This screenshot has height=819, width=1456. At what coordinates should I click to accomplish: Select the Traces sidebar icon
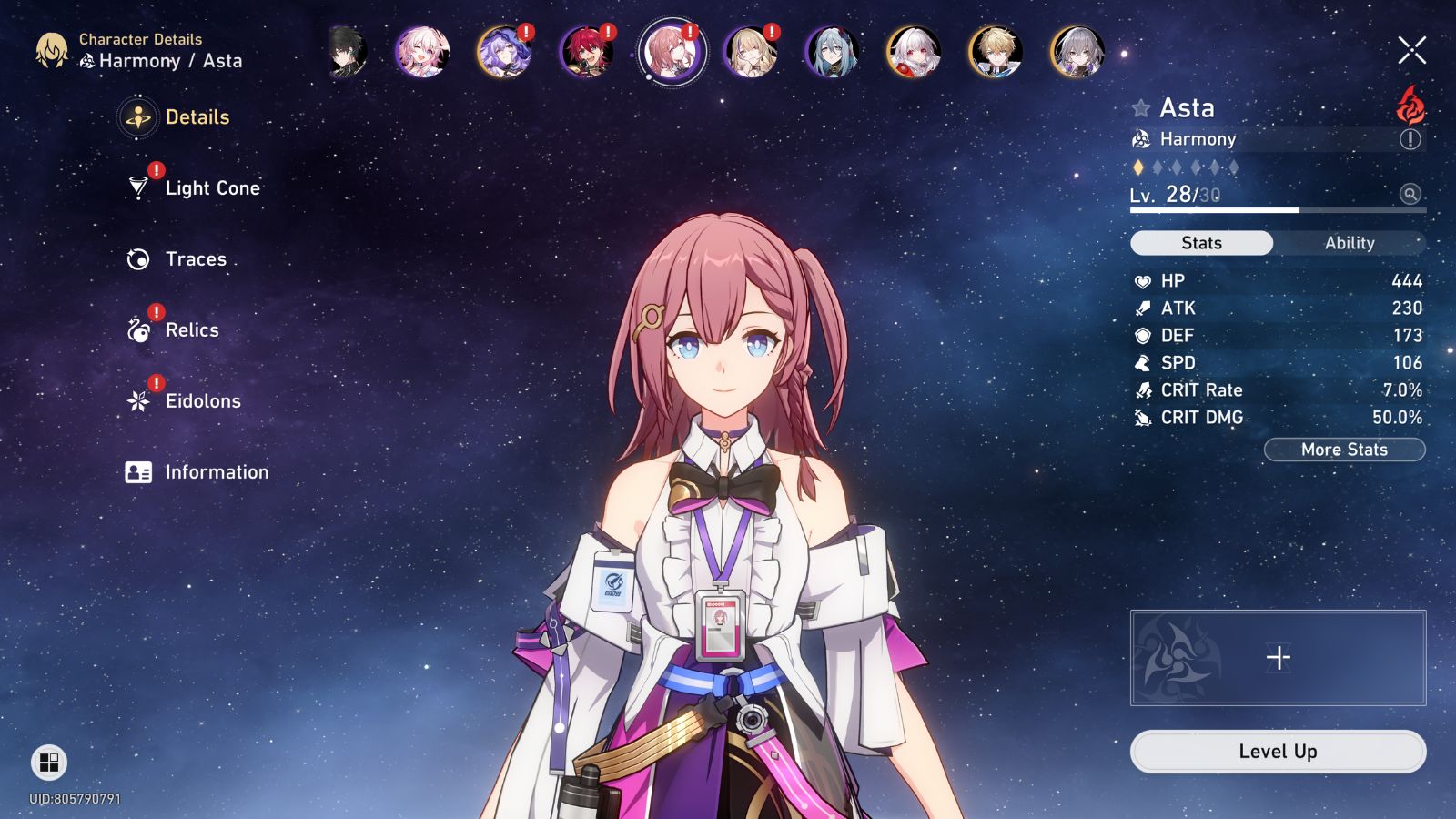[195, 259]
